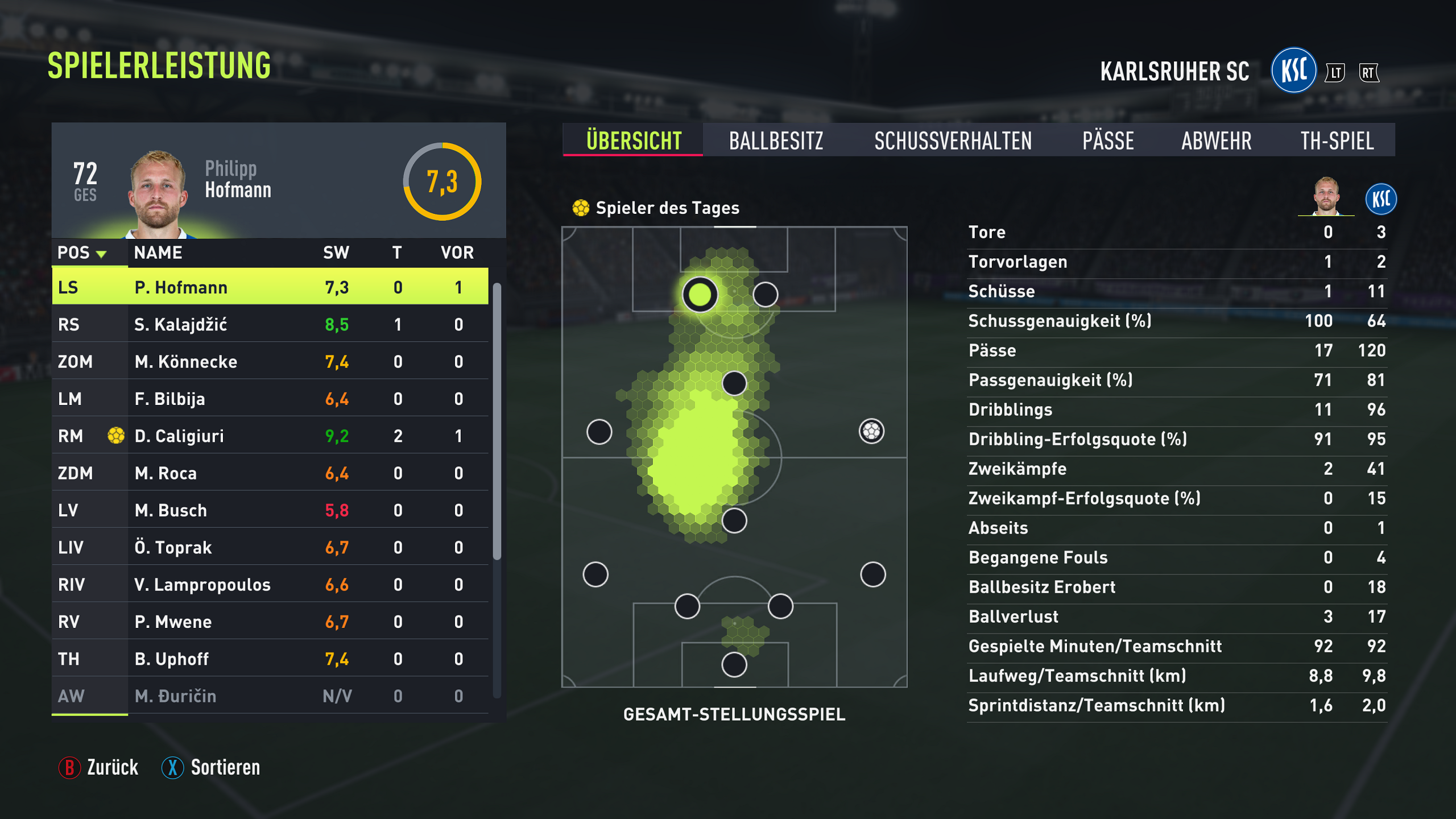Sort players by the SW rating column
Screen dimensions: 1456x819
[x=336, y=253]
